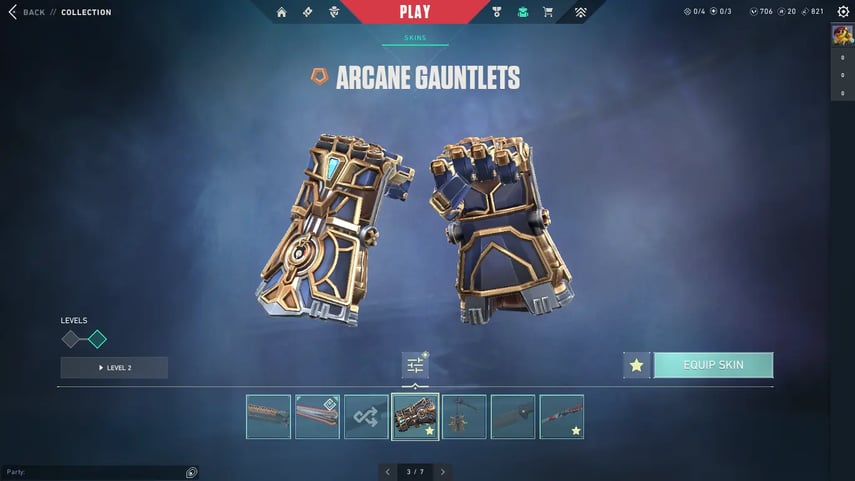
Task: Go to the previous skins page
Action: pyautogui.click(x=388, y=471)
